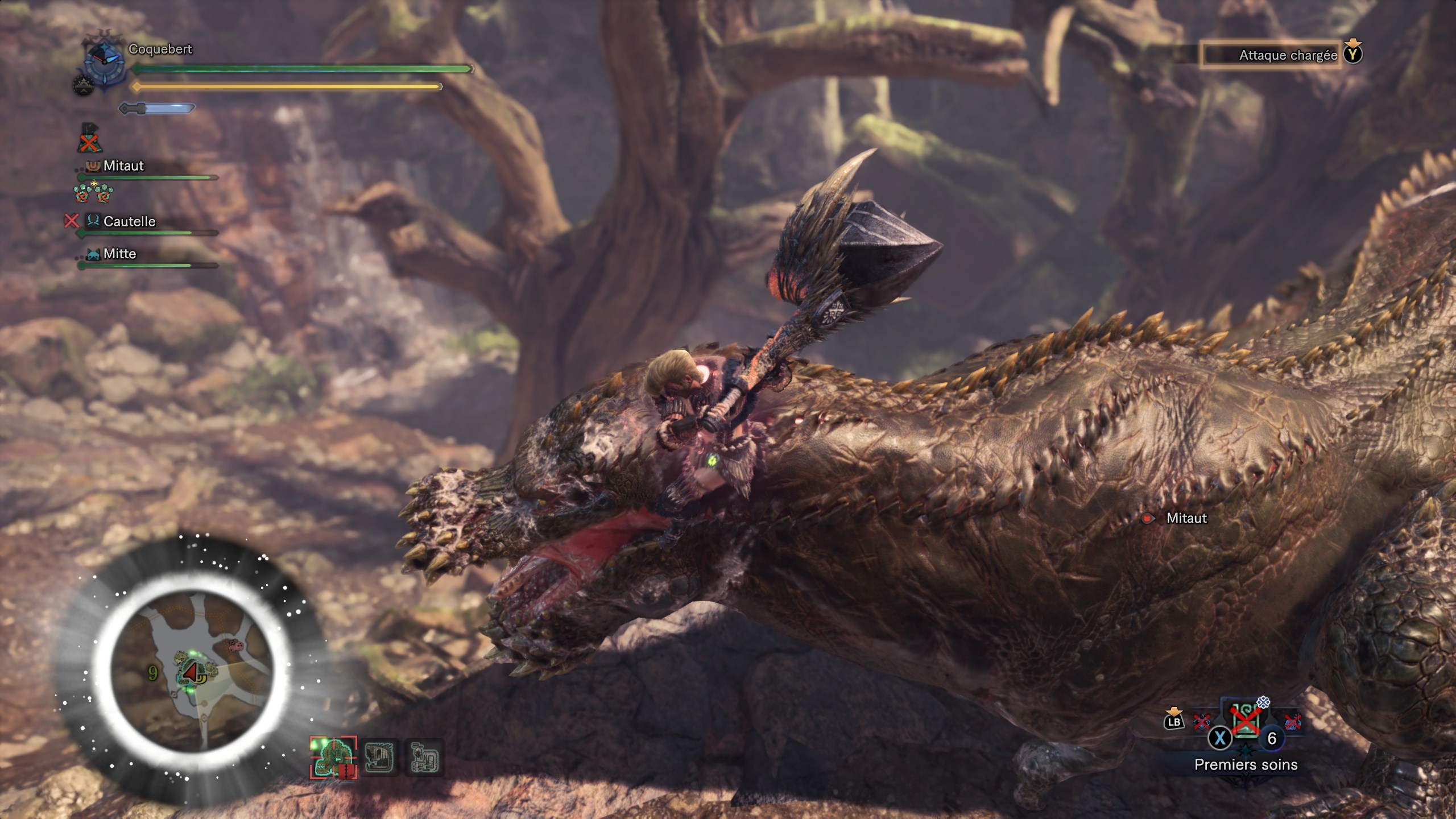Pick the third grey monster icon
Image resolution: width=1456 pixels, height=819 pixels.
click(425, 758)
